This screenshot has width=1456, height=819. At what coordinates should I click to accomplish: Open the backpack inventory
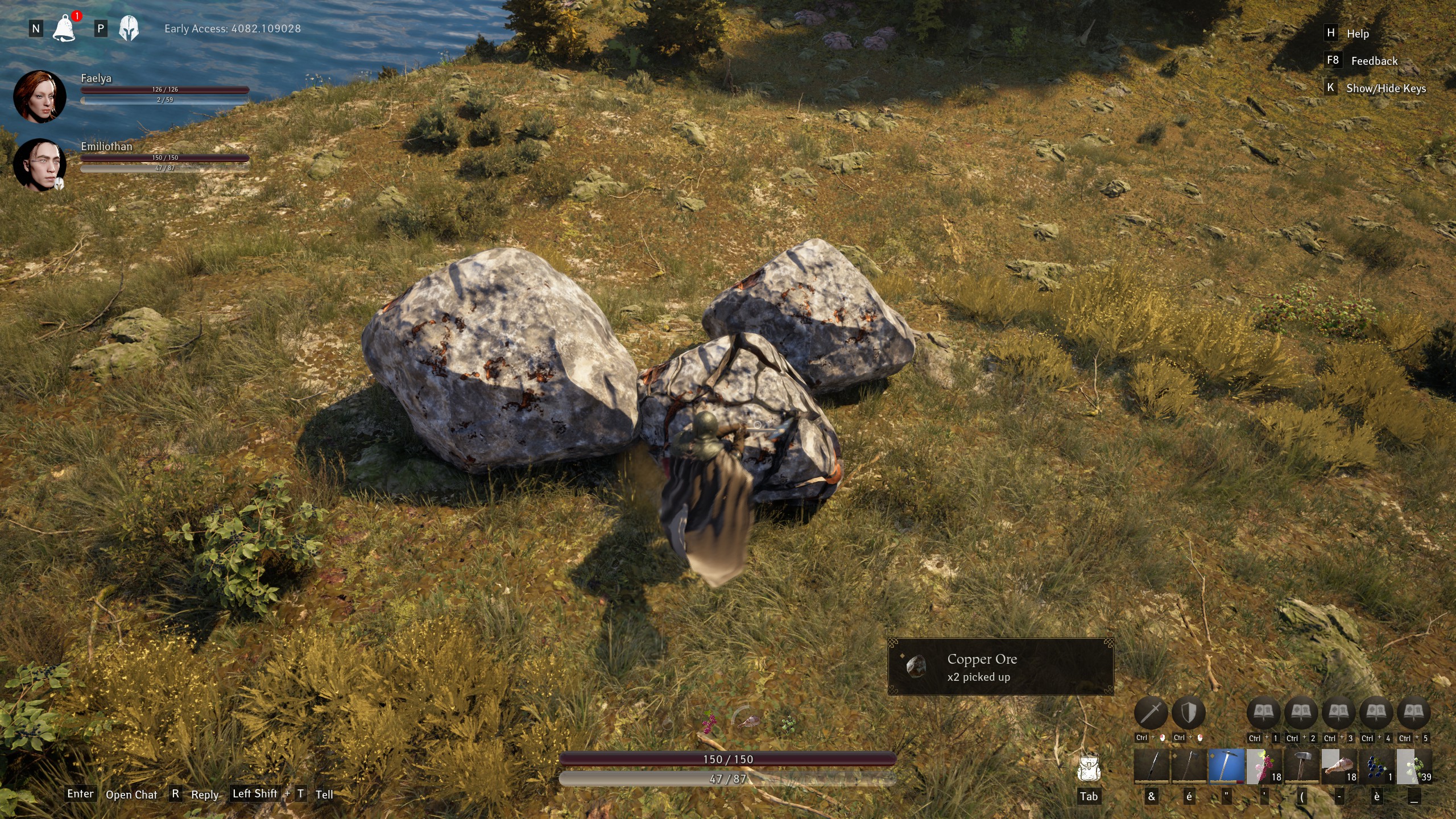coord(1089,770)
